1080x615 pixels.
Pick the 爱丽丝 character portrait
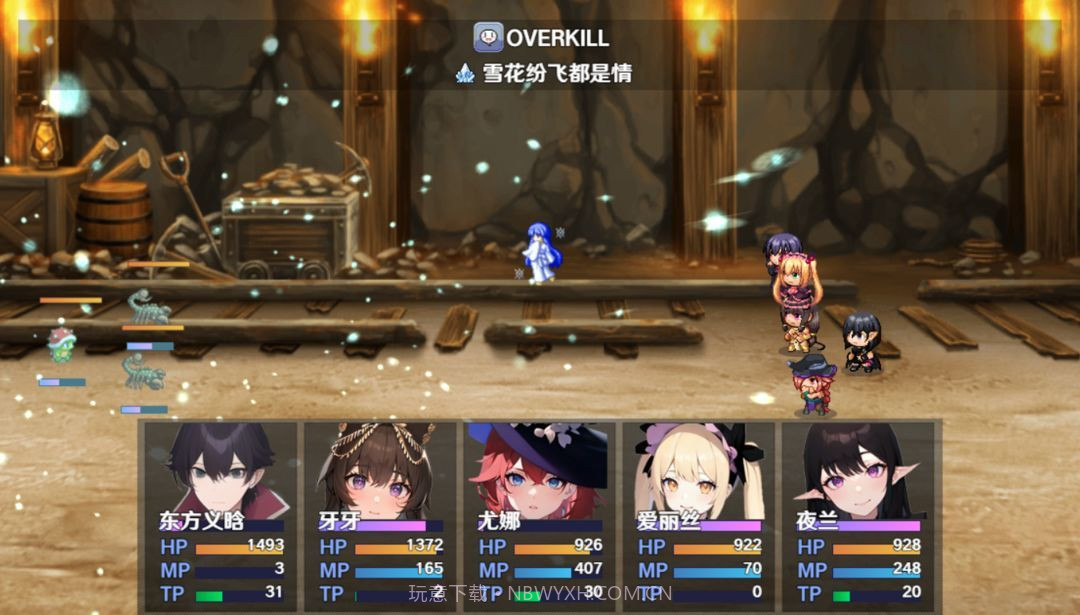click(x=698, y=468)
